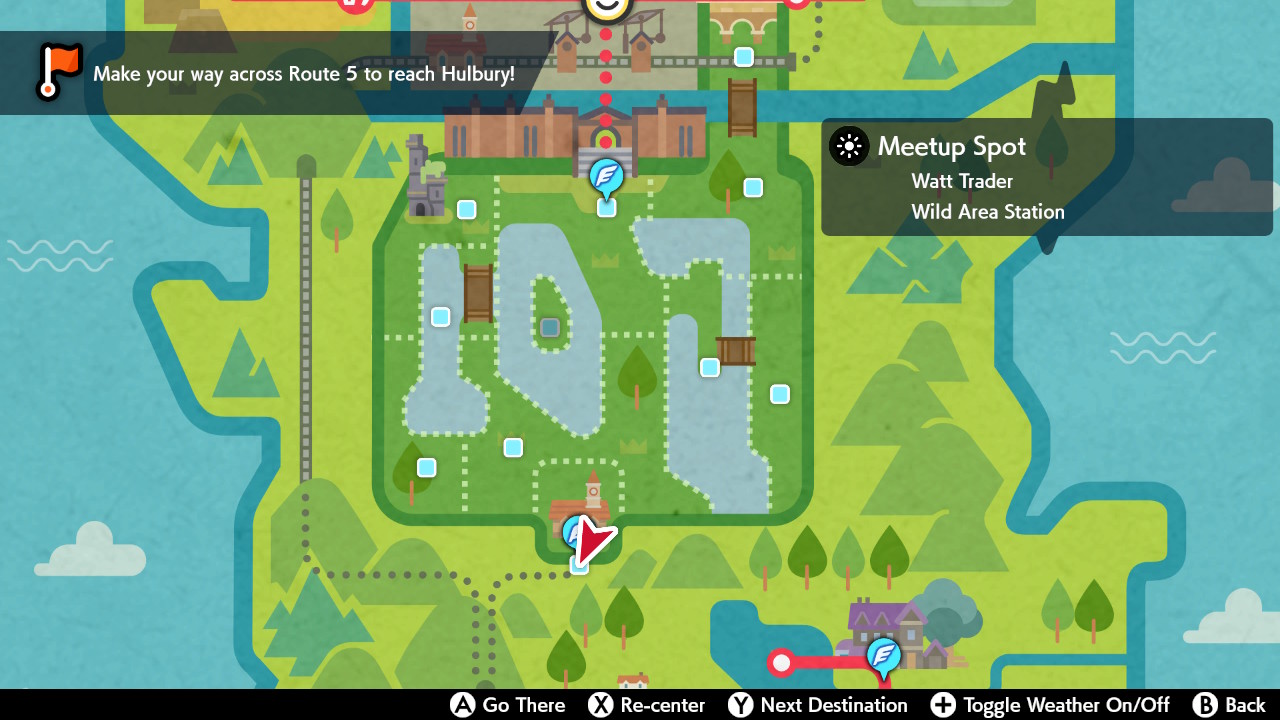Click the A button icon before Go There
1280x720 pixels.
click(x=461, y=705)
